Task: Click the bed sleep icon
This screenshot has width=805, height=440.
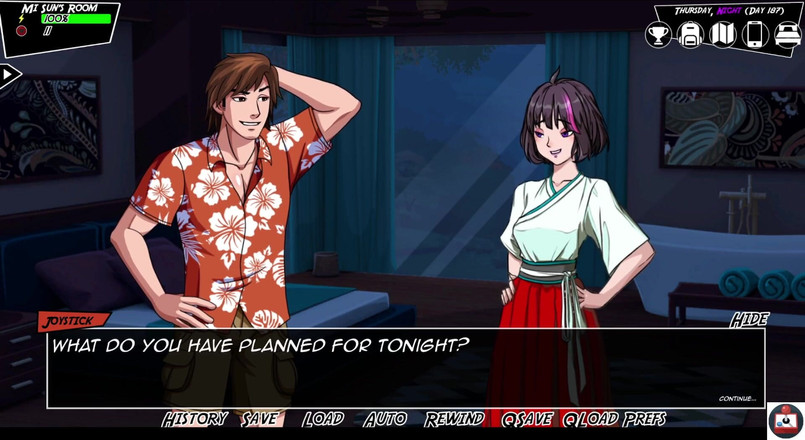Action: 788,35
